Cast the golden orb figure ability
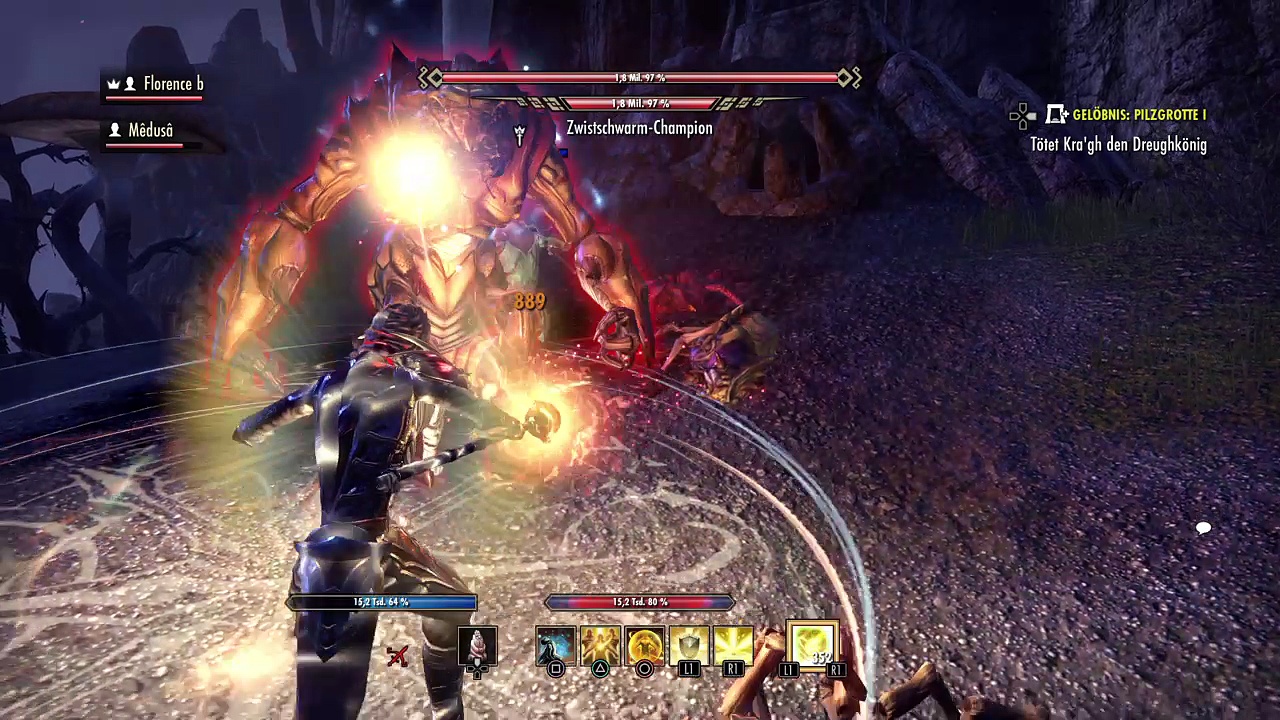Screen dimensions: 1280x720 point(644,645)
